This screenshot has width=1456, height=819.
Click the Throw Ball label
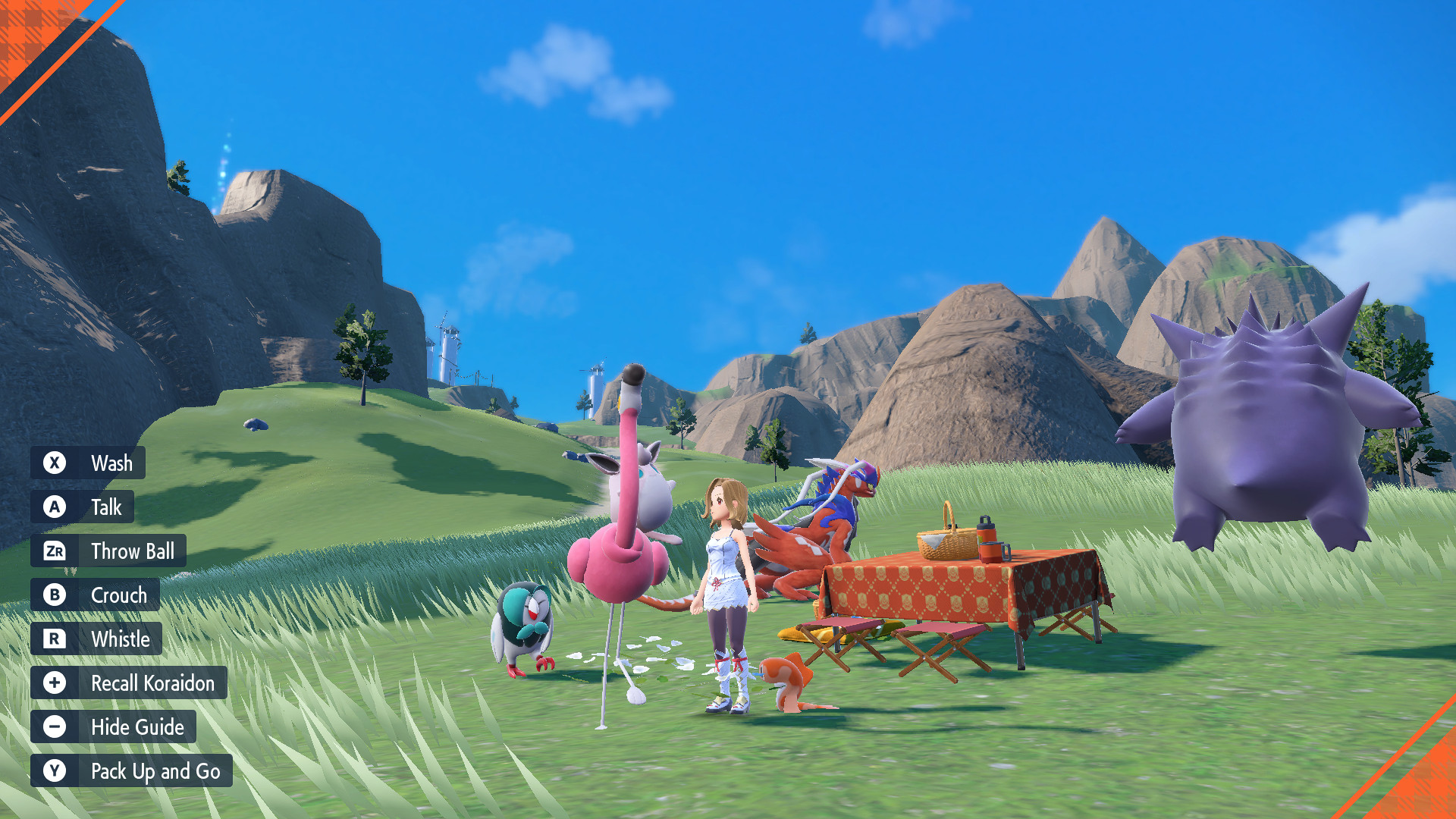tap(133, 551)
